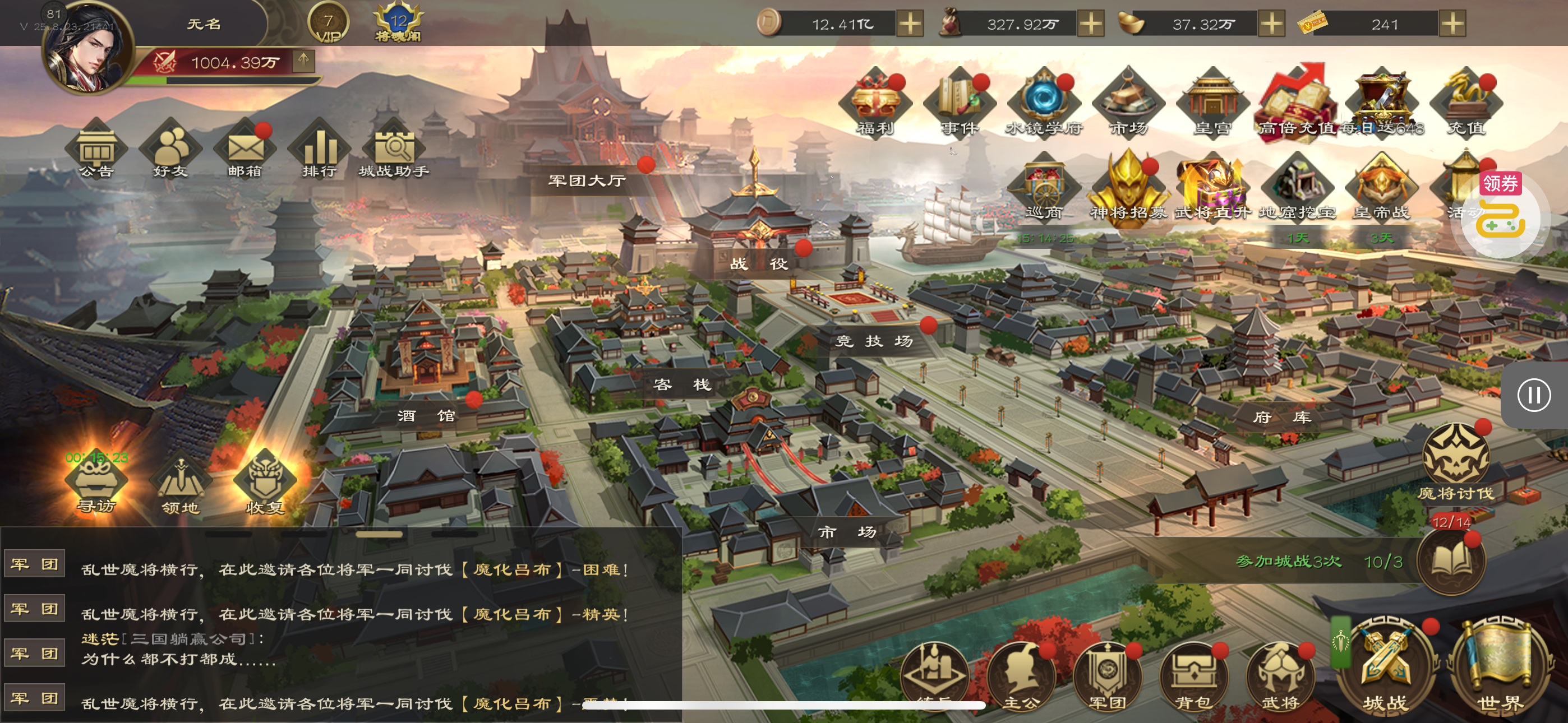
Task: Open the 水镜学府 academy icon
Action: click(x=1043, y=104)
